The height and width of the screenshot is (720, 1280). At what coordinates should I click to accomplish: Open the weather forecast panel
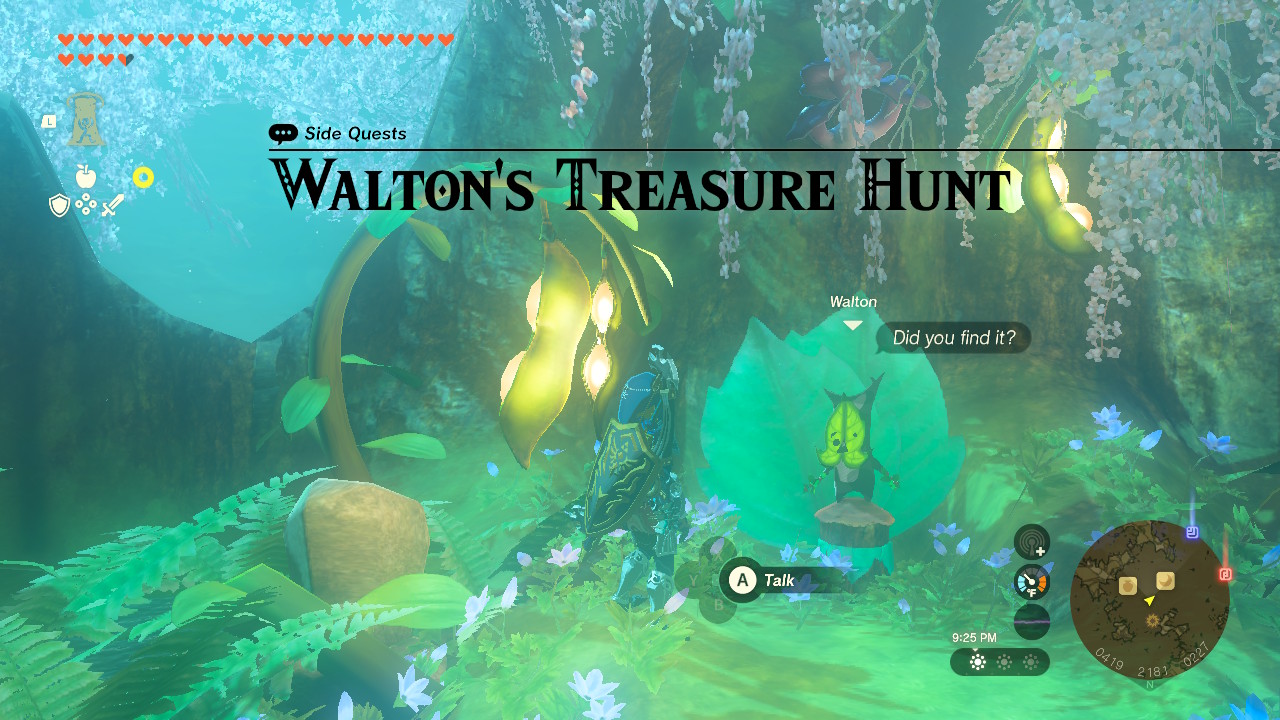click(x=1000, y=662)
